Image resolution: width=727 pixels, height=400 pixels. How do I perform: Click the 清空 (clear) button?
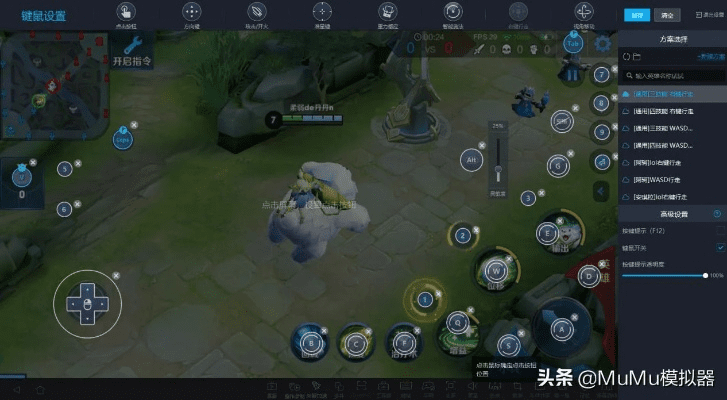[669, 15]
